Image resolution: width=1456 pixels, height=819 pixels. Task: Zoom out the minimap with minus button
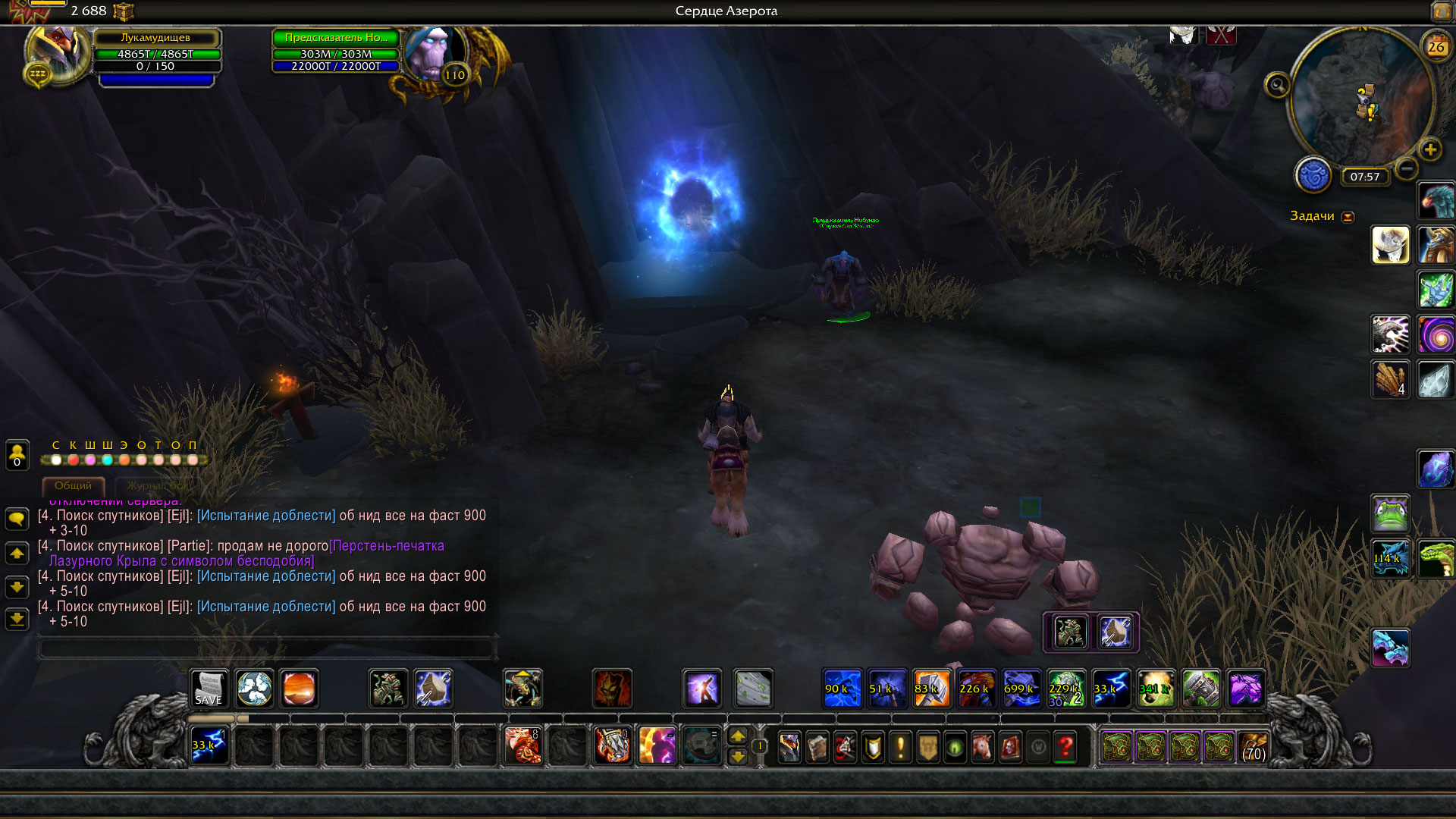tap(1406, 168)
